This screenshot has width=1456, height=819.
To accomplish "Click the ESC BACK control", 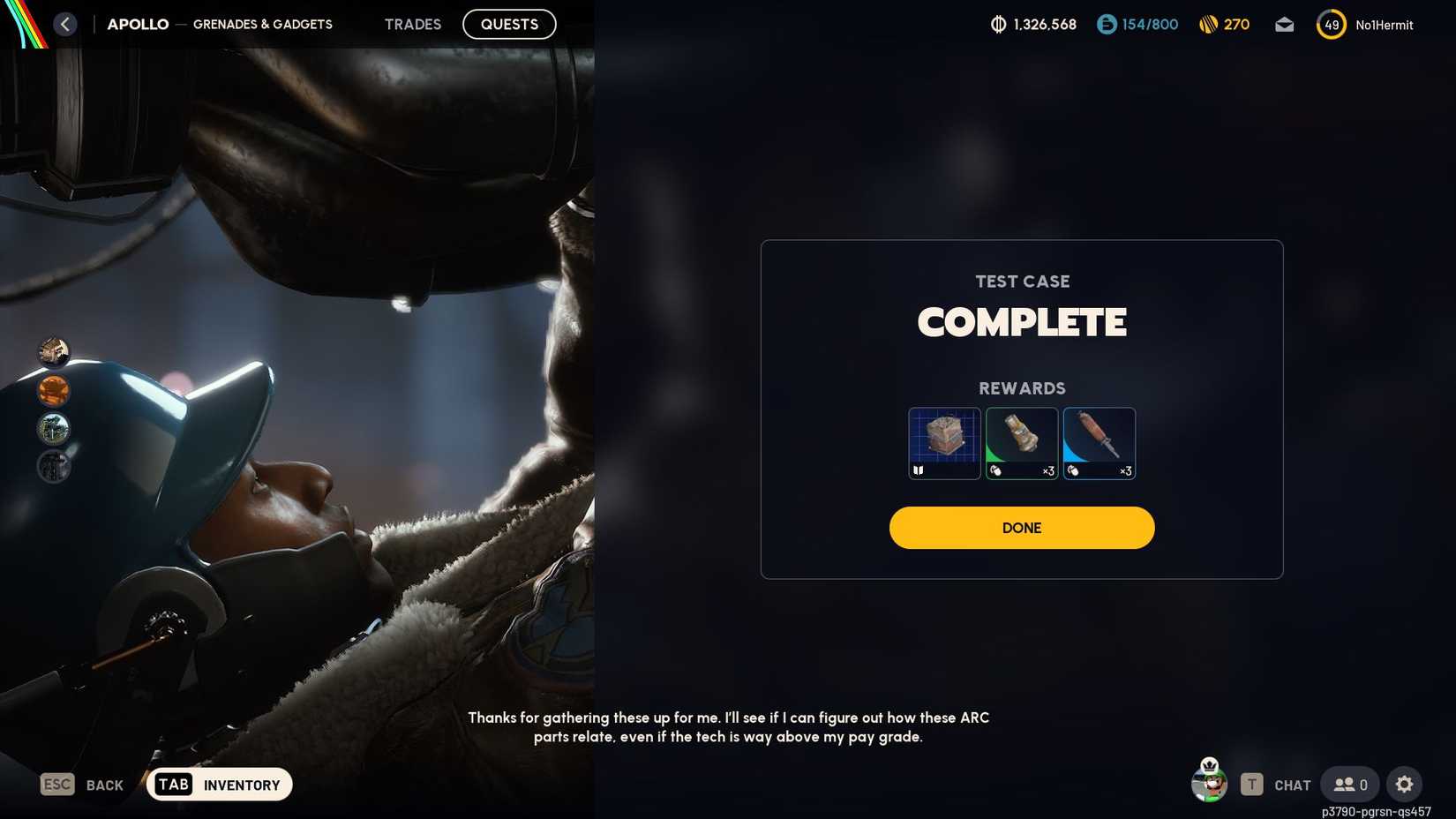I will click(84, 784).
